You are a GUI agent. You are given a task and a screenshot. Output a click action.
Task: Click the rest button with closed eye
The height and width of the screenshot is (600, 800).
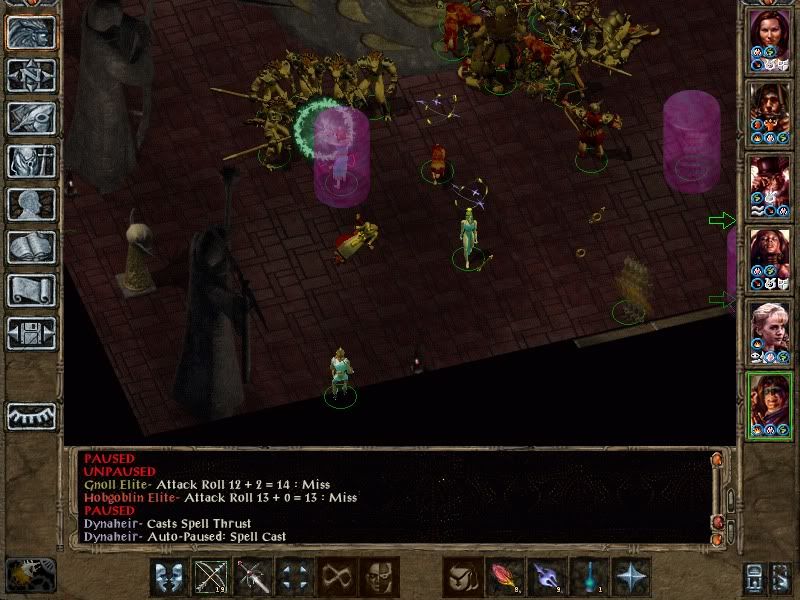(32, 416)
